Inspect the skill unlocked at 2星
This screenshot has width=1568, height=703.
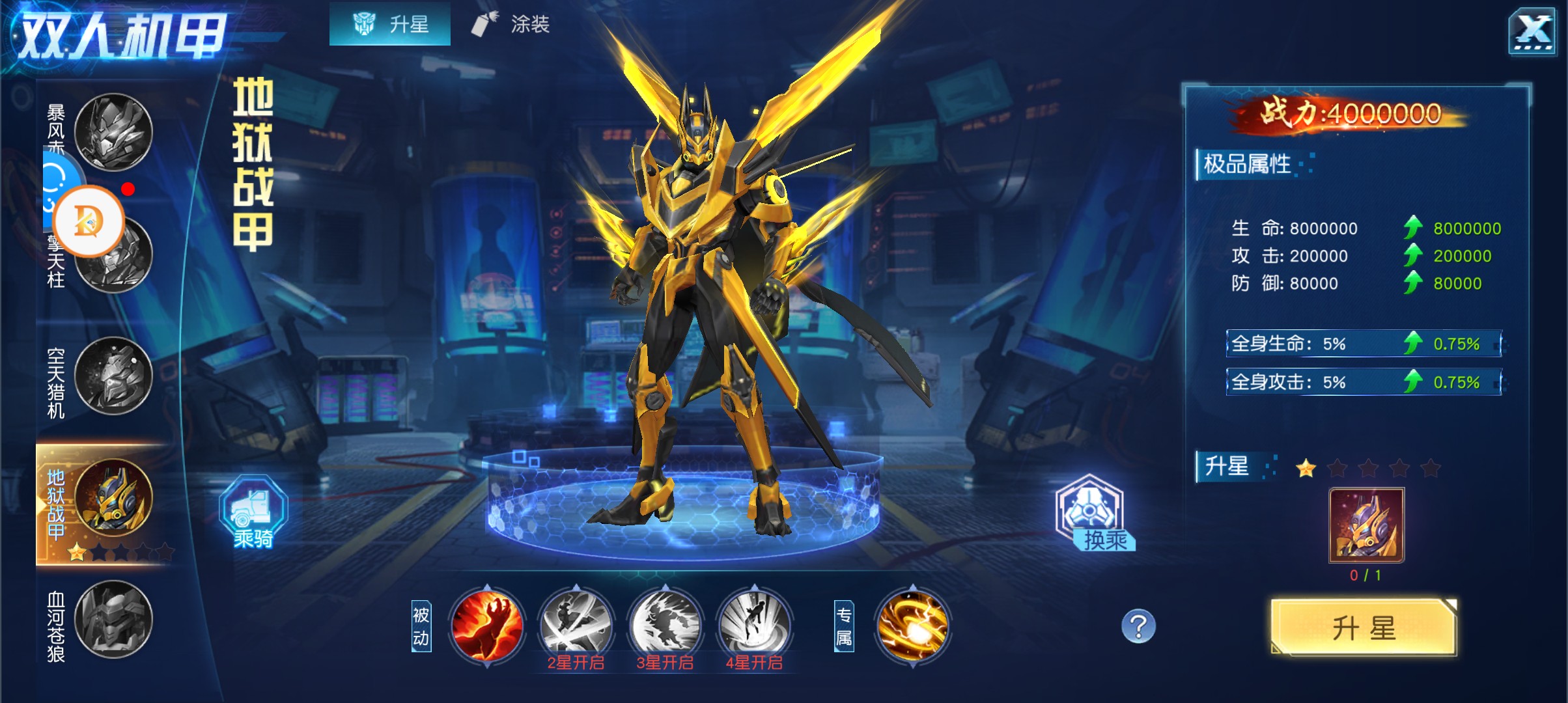pyautogui.click(x=576, y=625)
